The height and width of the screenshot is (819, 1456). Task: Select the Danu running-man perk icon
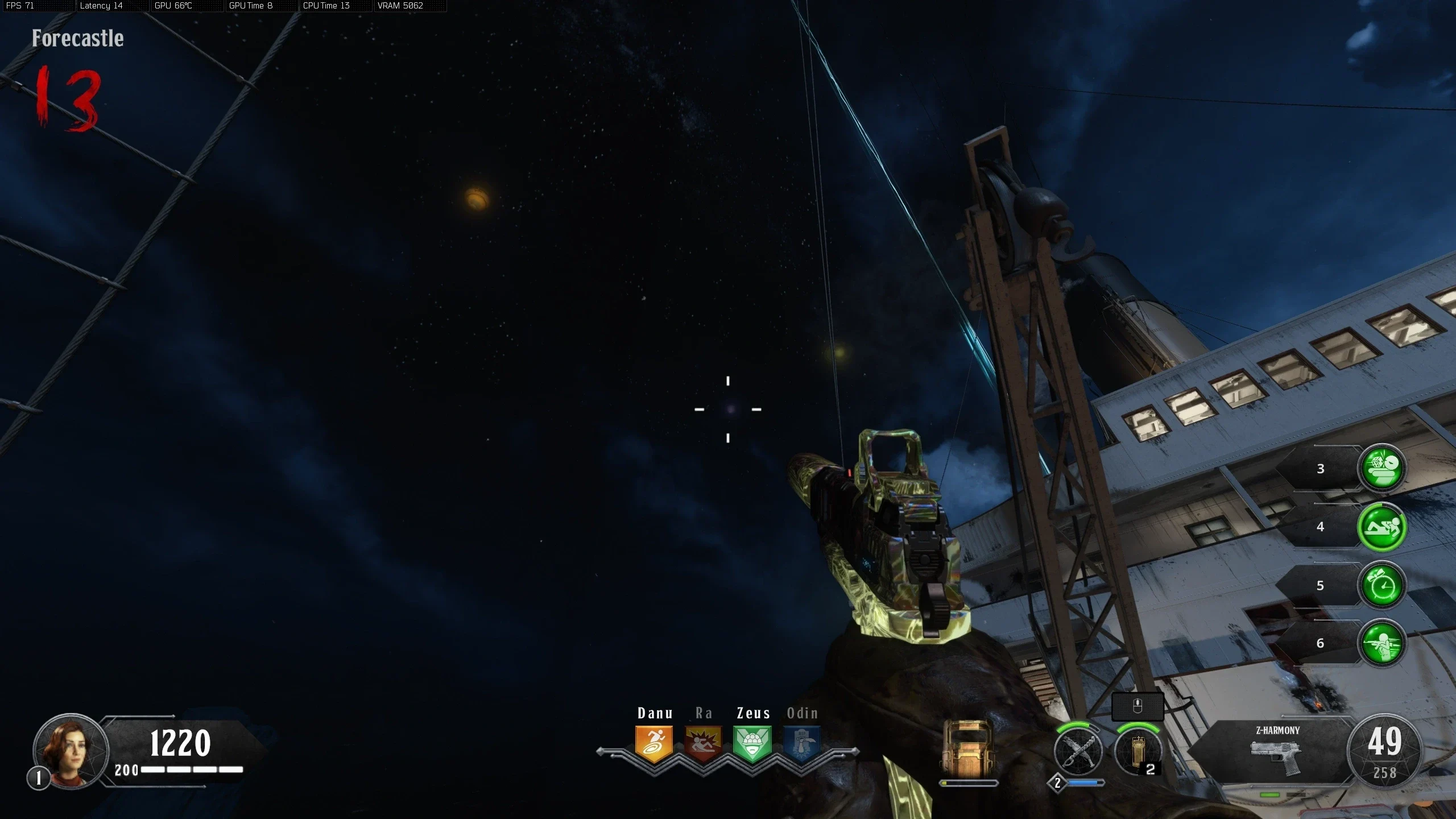tap(654, 744)
